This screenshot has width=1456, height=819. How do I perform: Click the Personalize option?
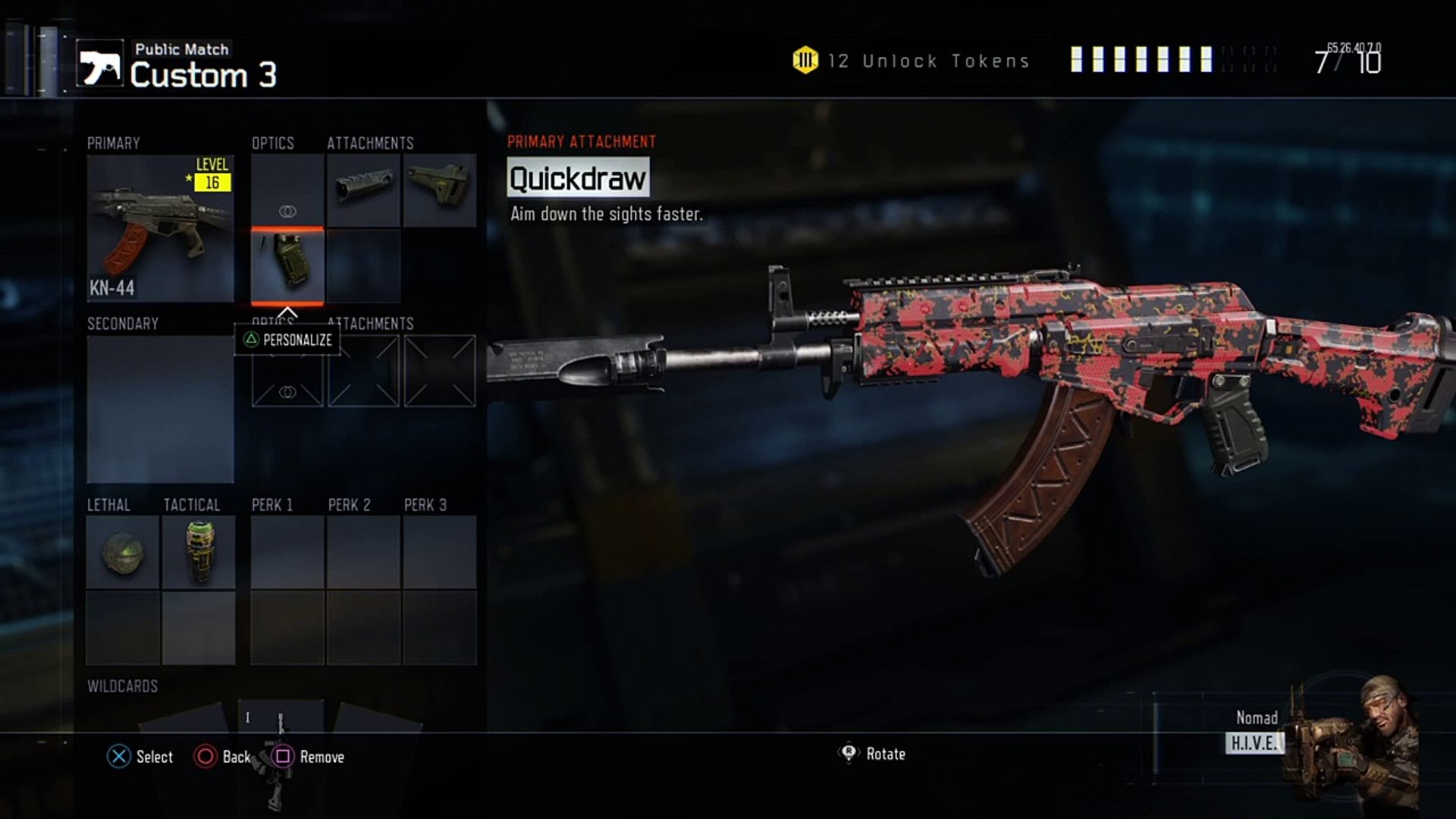coord(288,340)
